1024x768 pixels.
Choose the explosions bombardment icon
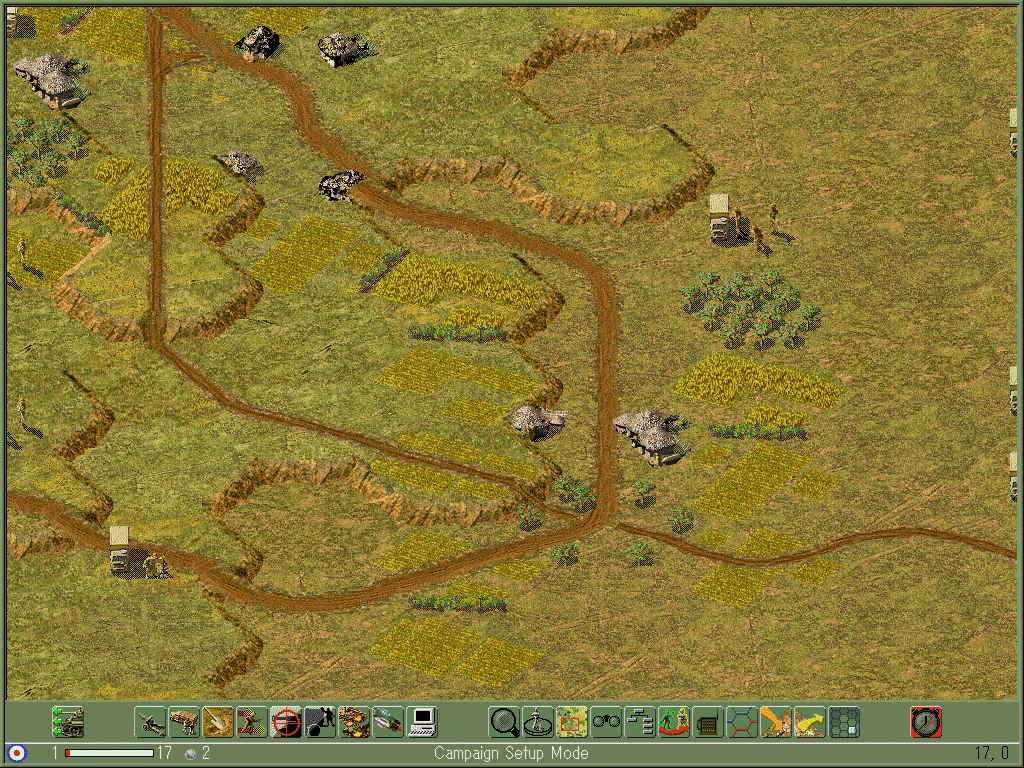point(354,721)
